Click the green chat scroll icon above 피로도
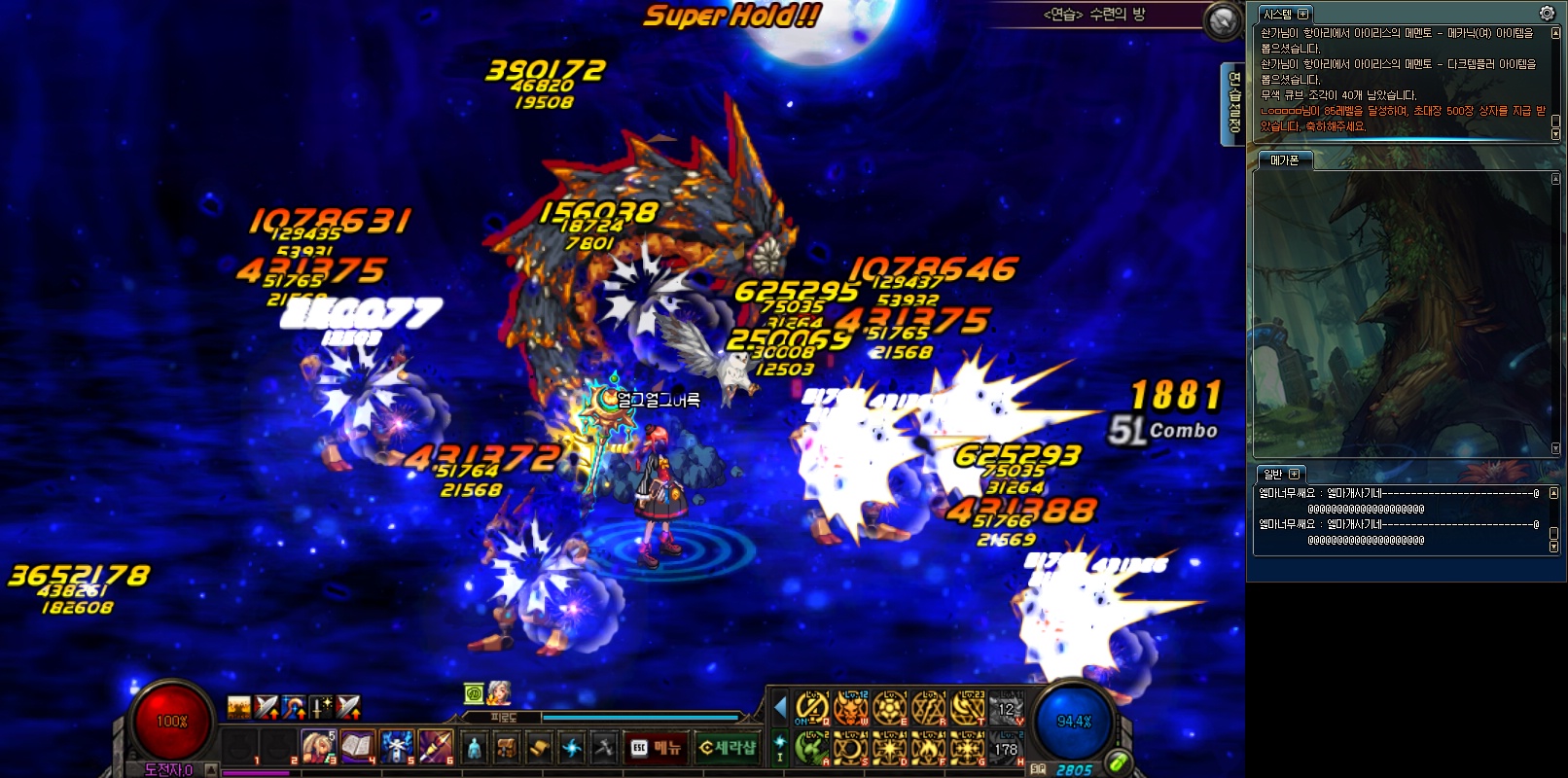 point(474,693)
